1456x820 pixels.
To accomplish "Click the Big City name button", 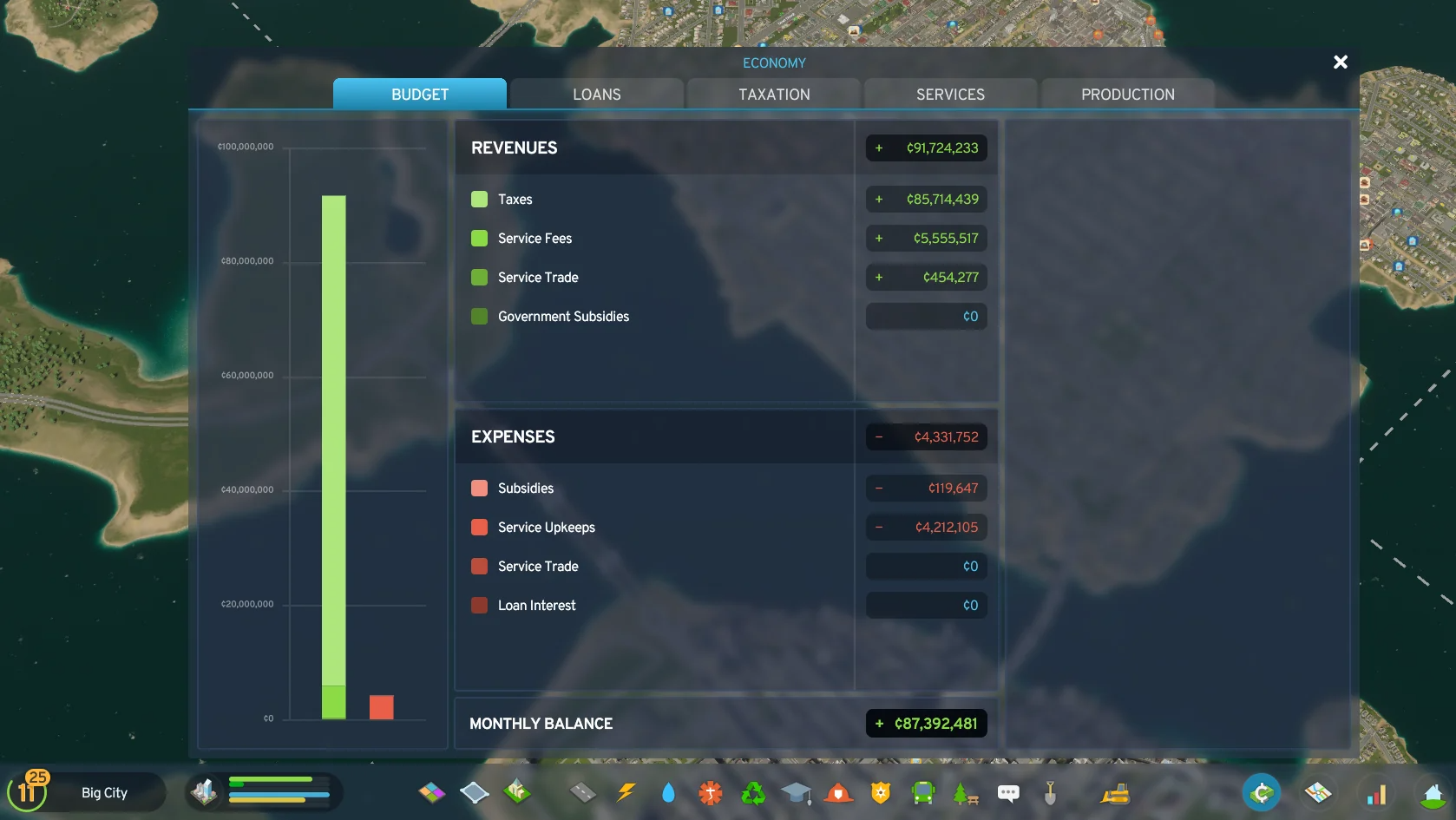I will [x=103, y=791].
